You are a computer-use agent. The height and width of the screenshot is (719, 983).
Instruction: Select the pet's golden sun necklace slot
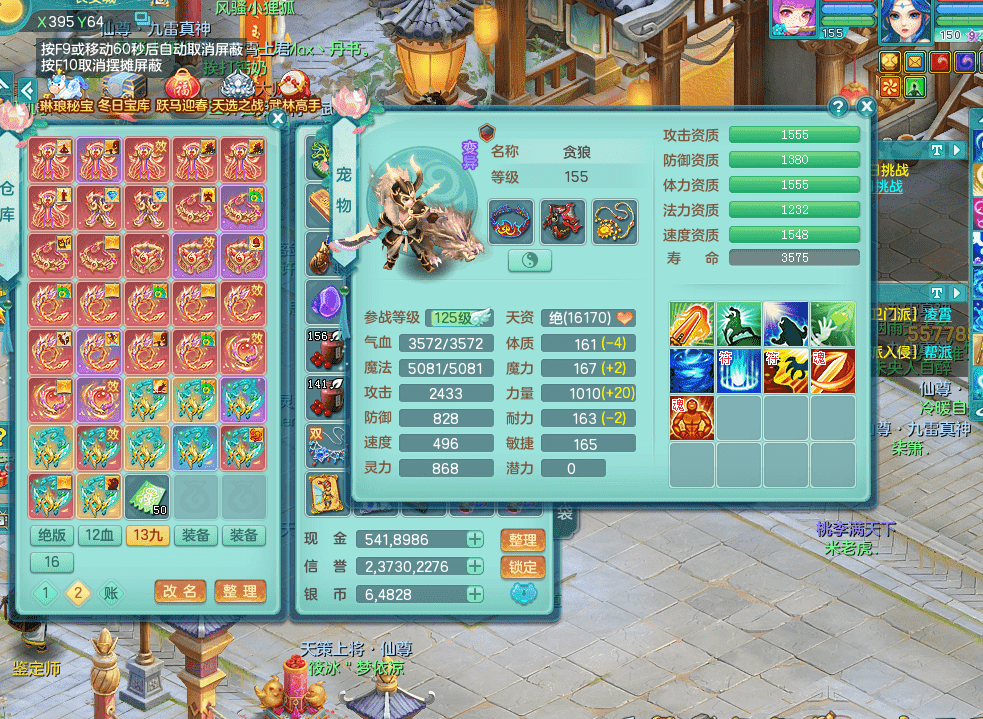tap(615, 221)
